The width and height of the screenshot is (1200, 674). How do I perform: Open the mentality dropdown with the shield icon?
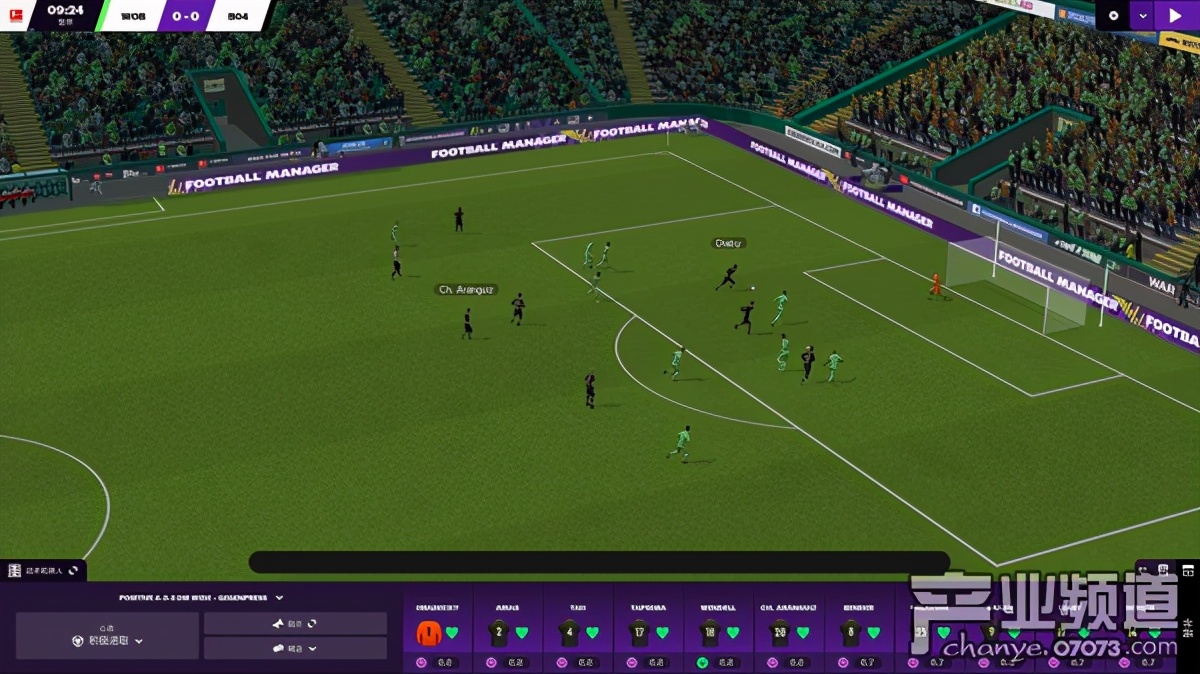(107, 640)
